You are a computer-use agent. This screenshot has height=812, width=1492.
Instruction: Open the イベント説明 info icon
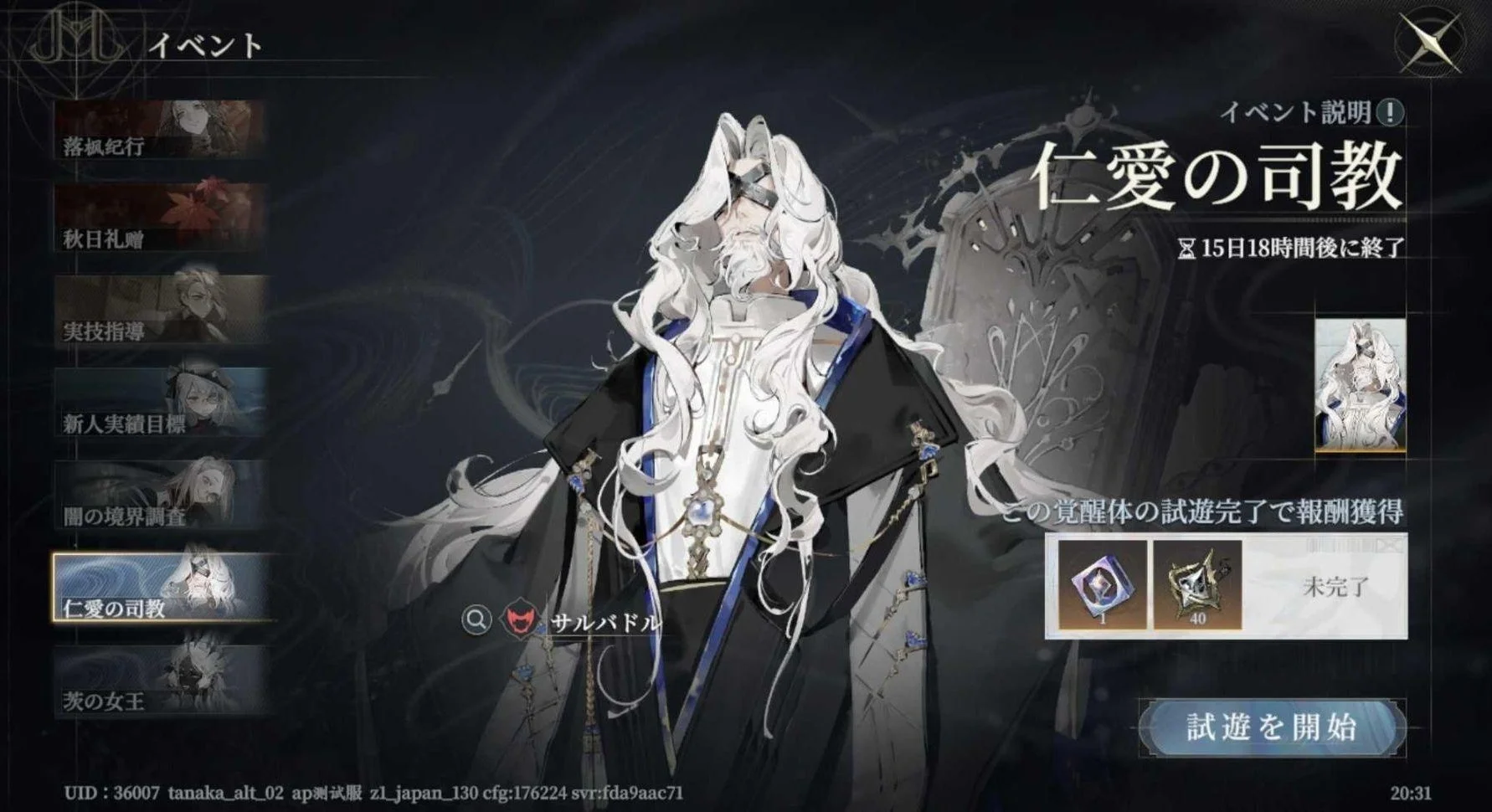coord(1391,111)
